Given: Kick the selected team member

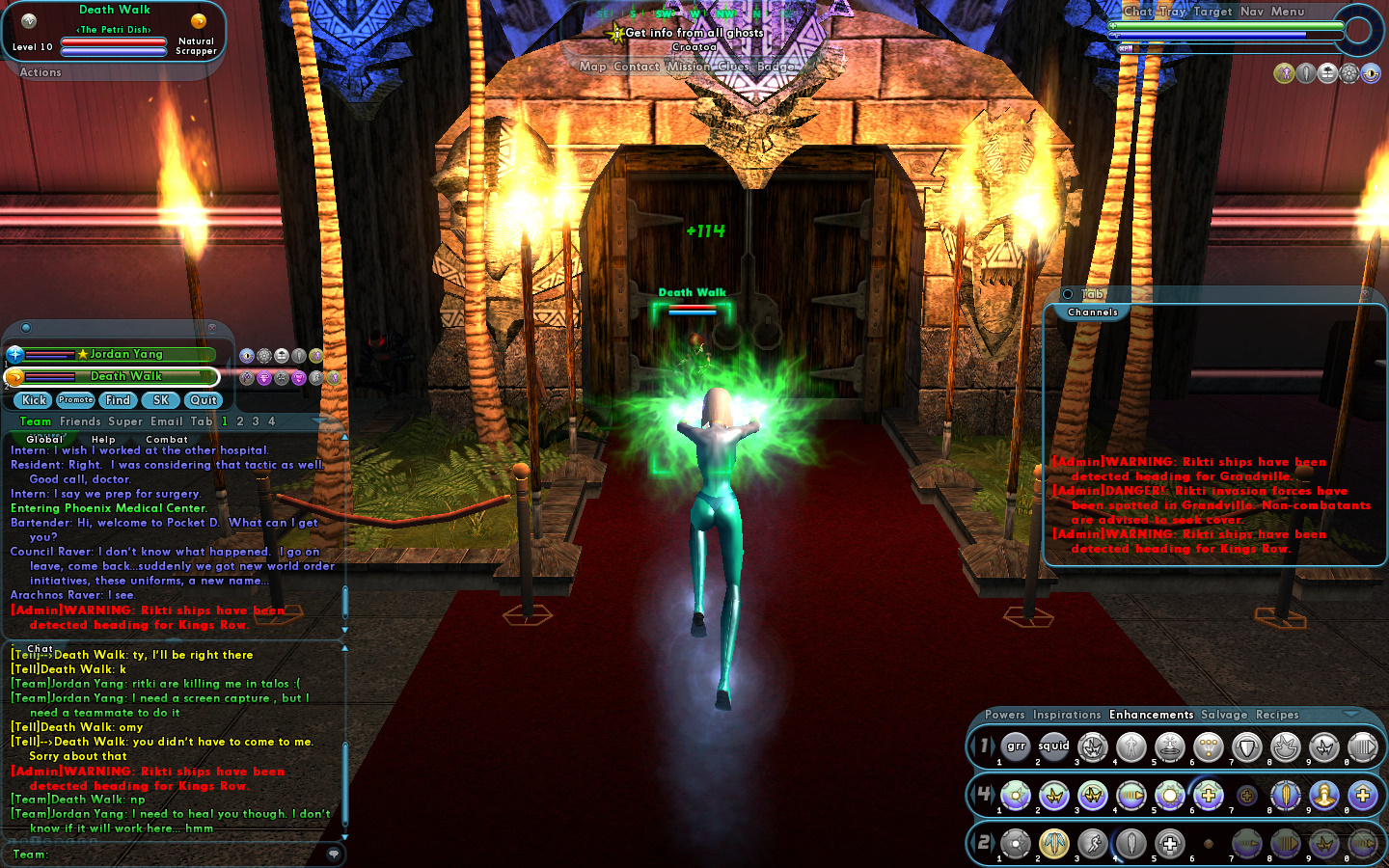Looking at the screenshot, I should click(34, 400).
